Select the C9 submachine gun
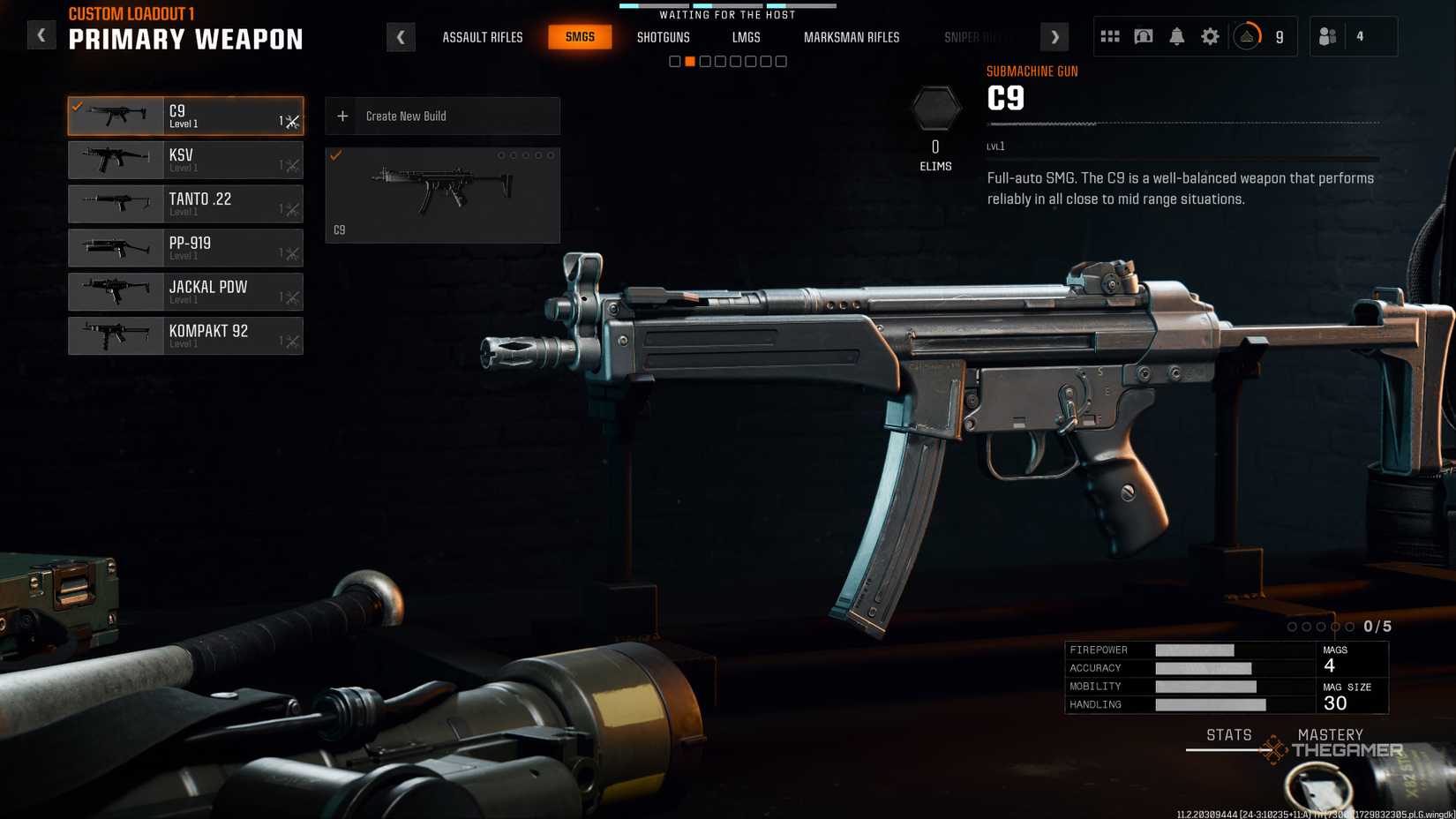This screenshot has height=819, width=1456. pyautogui.click(x=185, y=116)
